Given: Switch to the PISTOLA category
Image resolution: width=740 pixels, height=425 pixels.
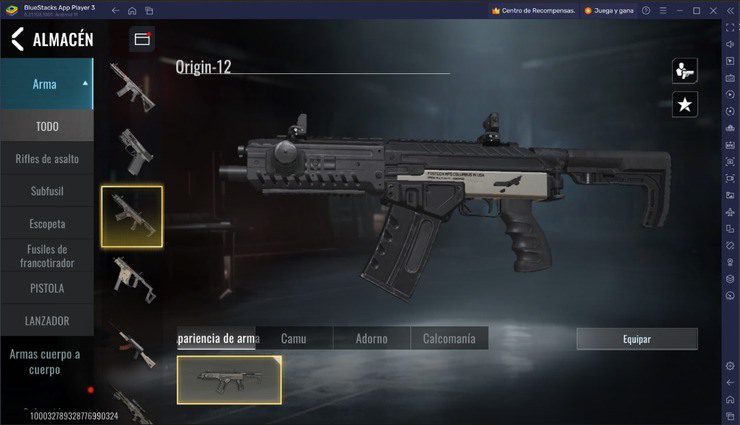Looking at the screenshot, I should point(47,288).
